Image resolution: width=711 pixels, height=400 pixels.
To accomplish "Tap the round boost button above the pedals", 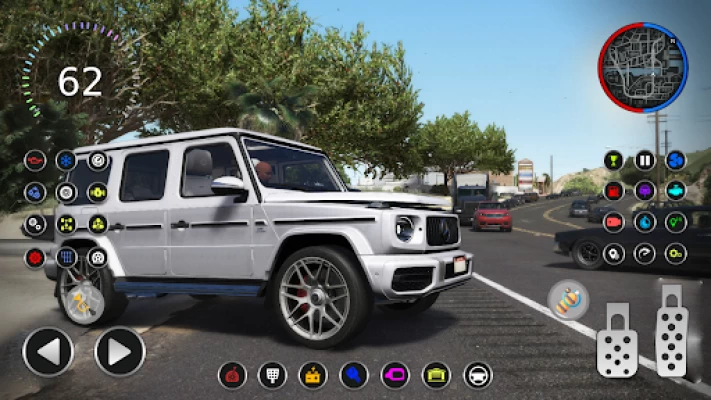I will tap(568, 299).
